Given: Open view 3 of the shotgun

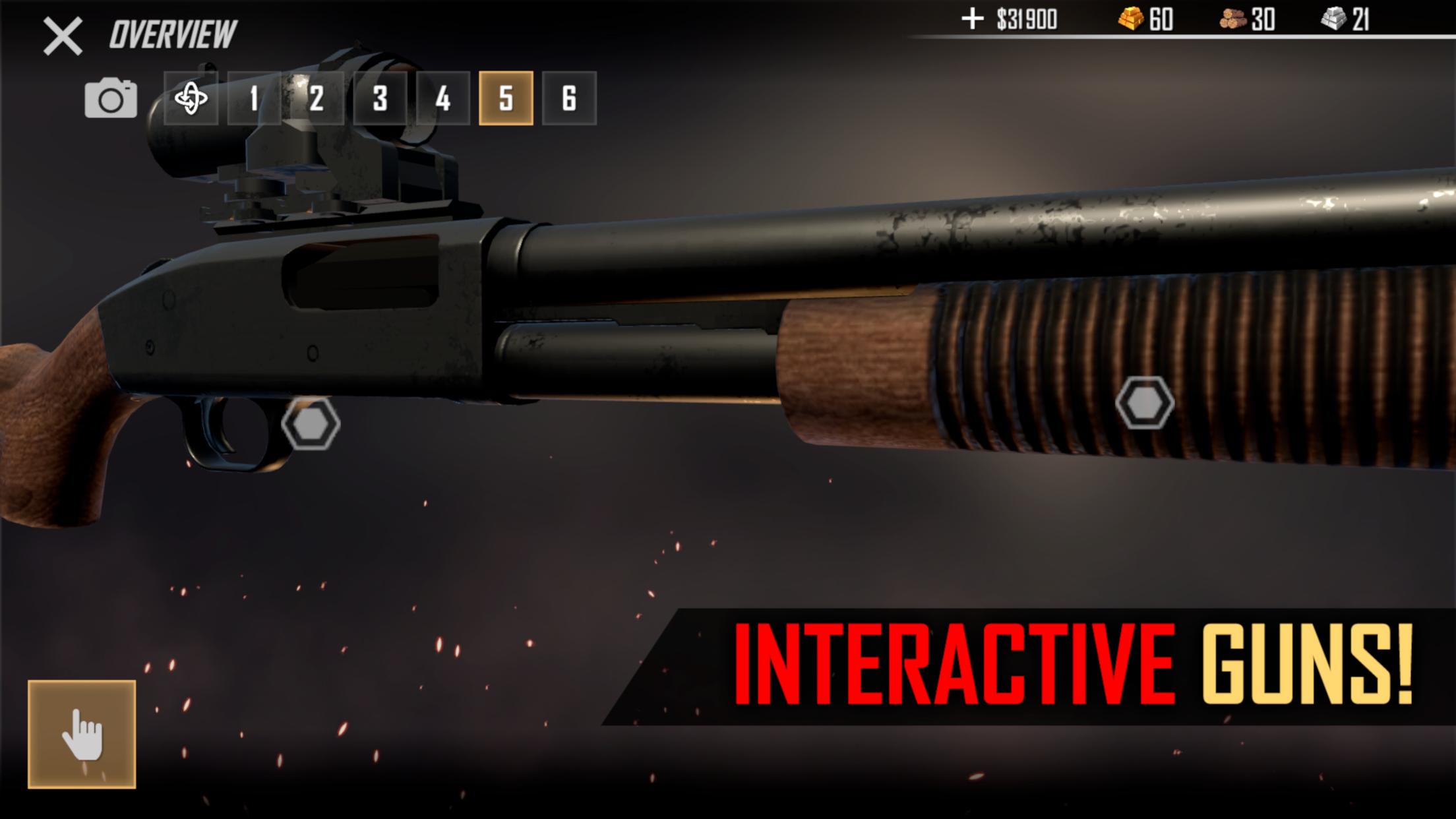Looking at the screenshot, I should pyautogui.click(x=379, y=99).
